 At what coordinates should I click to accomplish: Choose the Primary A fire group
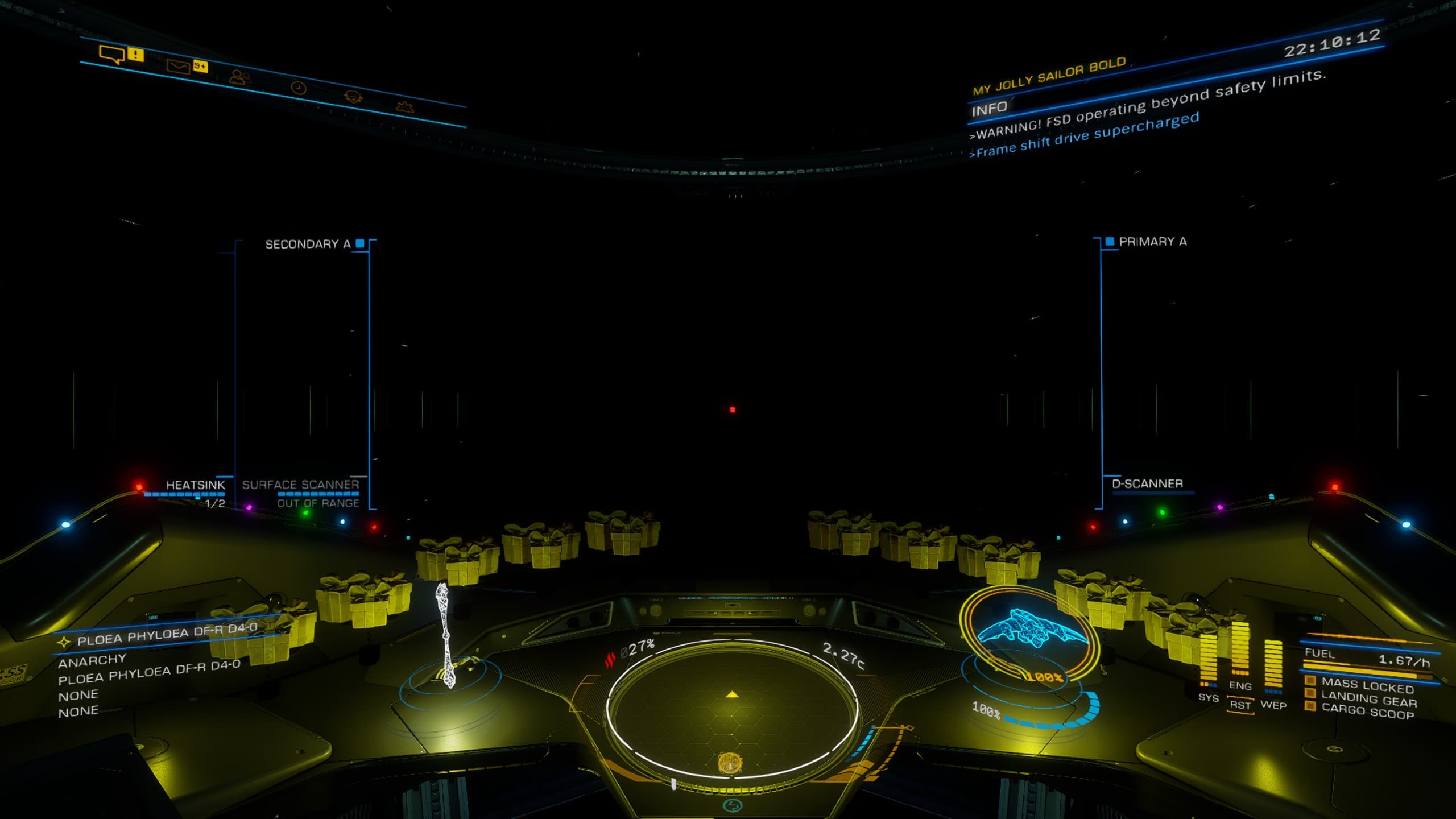click(x=1152, y=242)
